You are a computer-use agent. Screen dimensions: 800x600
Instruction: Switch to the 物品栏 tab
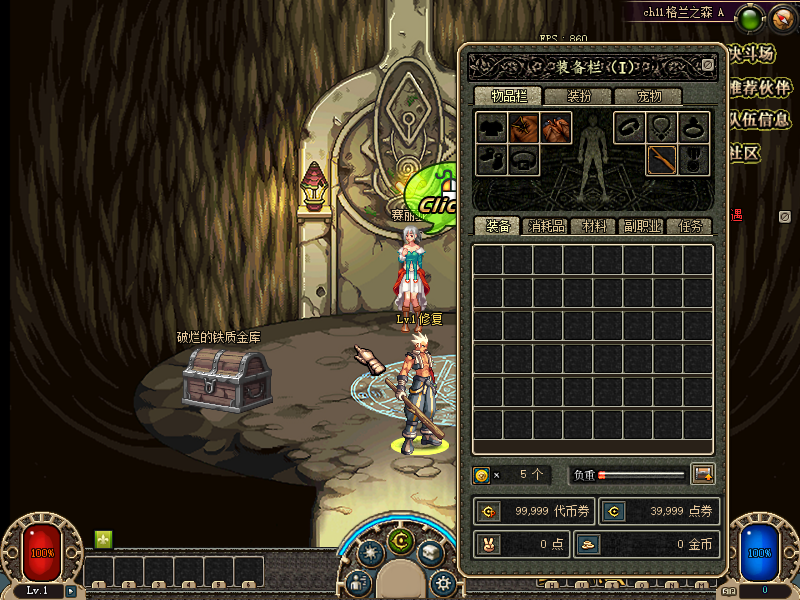[x=508, y=96]
